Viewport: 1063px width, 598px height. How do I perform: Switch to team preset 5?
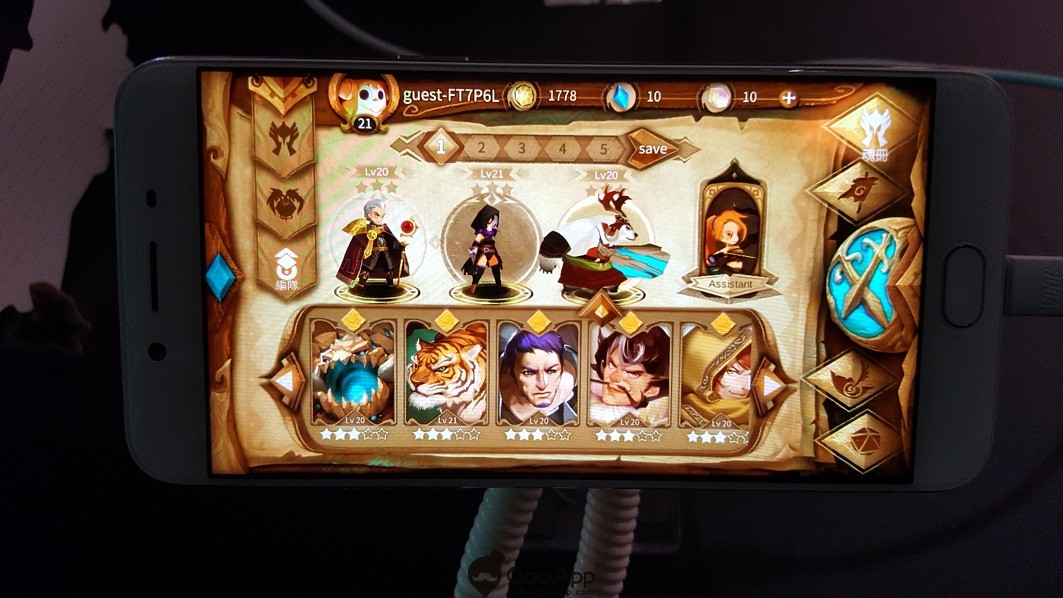pyautogui.click(x=603, y=148)
